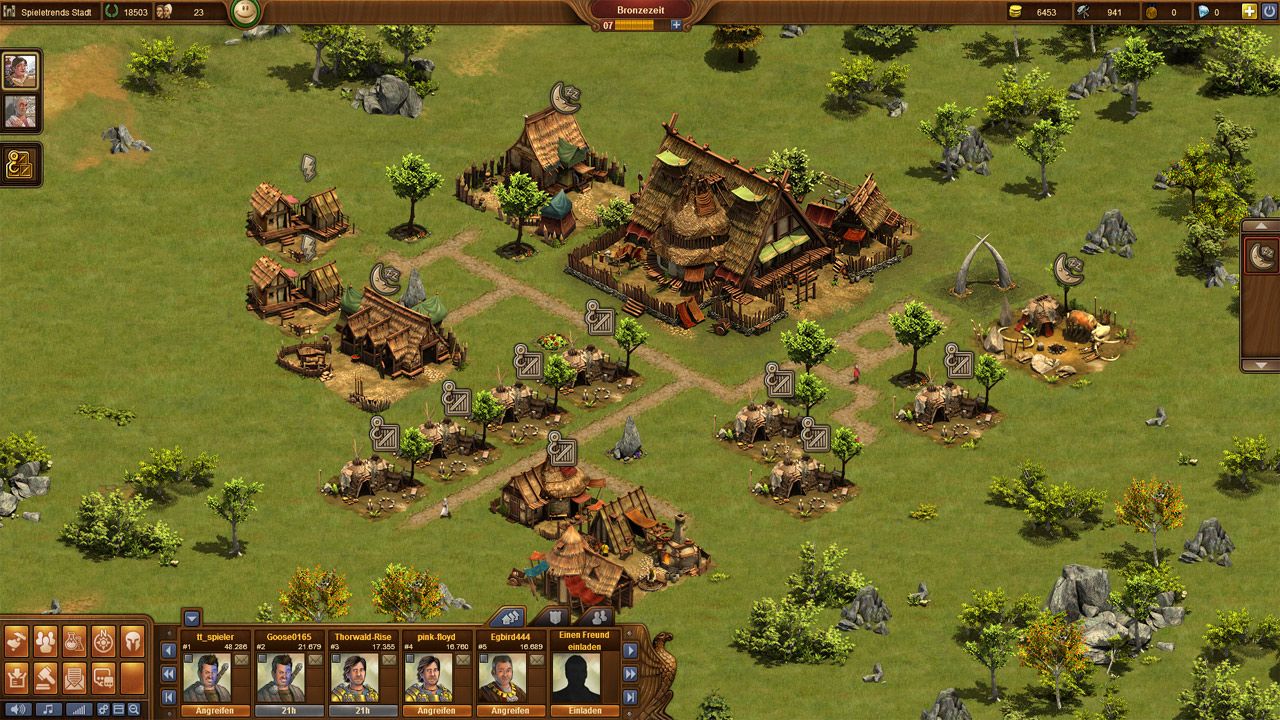Zoom out with the magnifier button

pyautogui.click(x=133, y=709)
